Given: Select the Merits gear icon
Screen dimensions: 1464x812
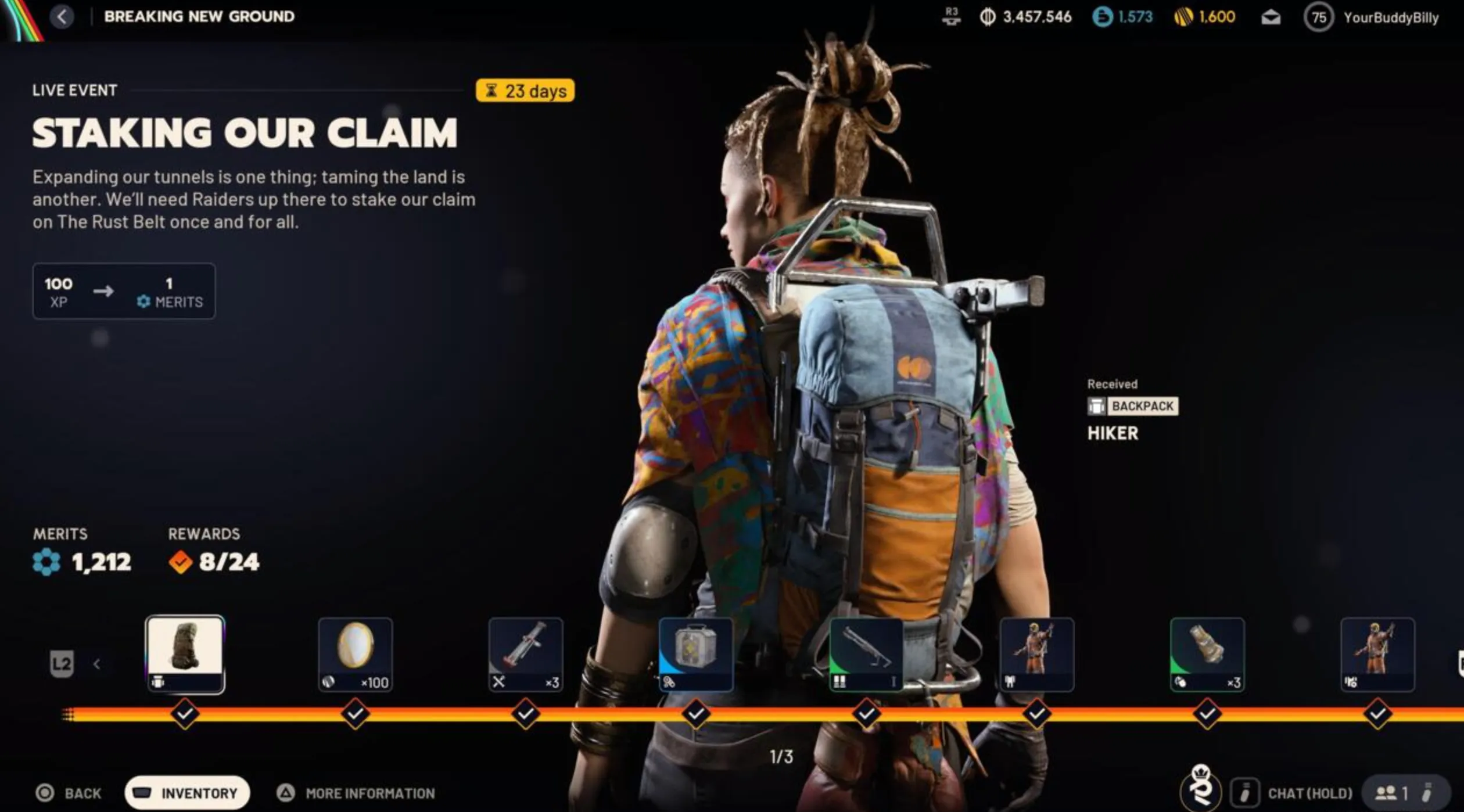Looking at the screenshot, I should click(x=45, y=561).
